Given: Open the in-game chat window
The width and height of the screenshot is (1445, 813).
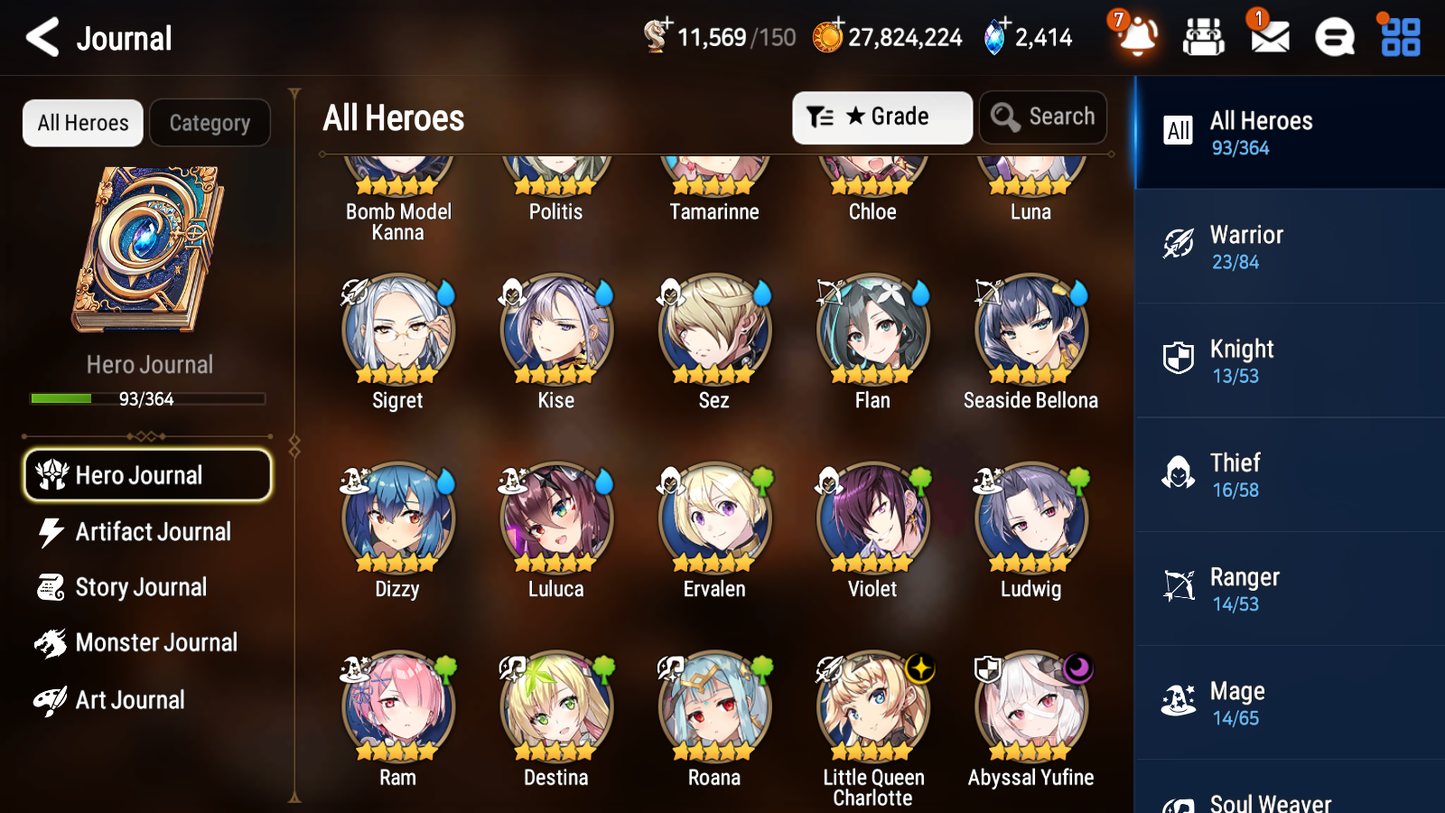Looking at the screenshot, I should [x=1333, y=37].
